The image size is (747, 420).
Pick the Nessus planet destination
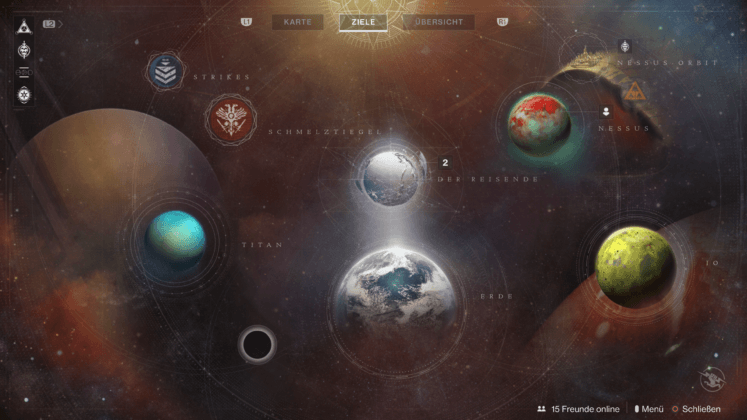click(539, 122)
